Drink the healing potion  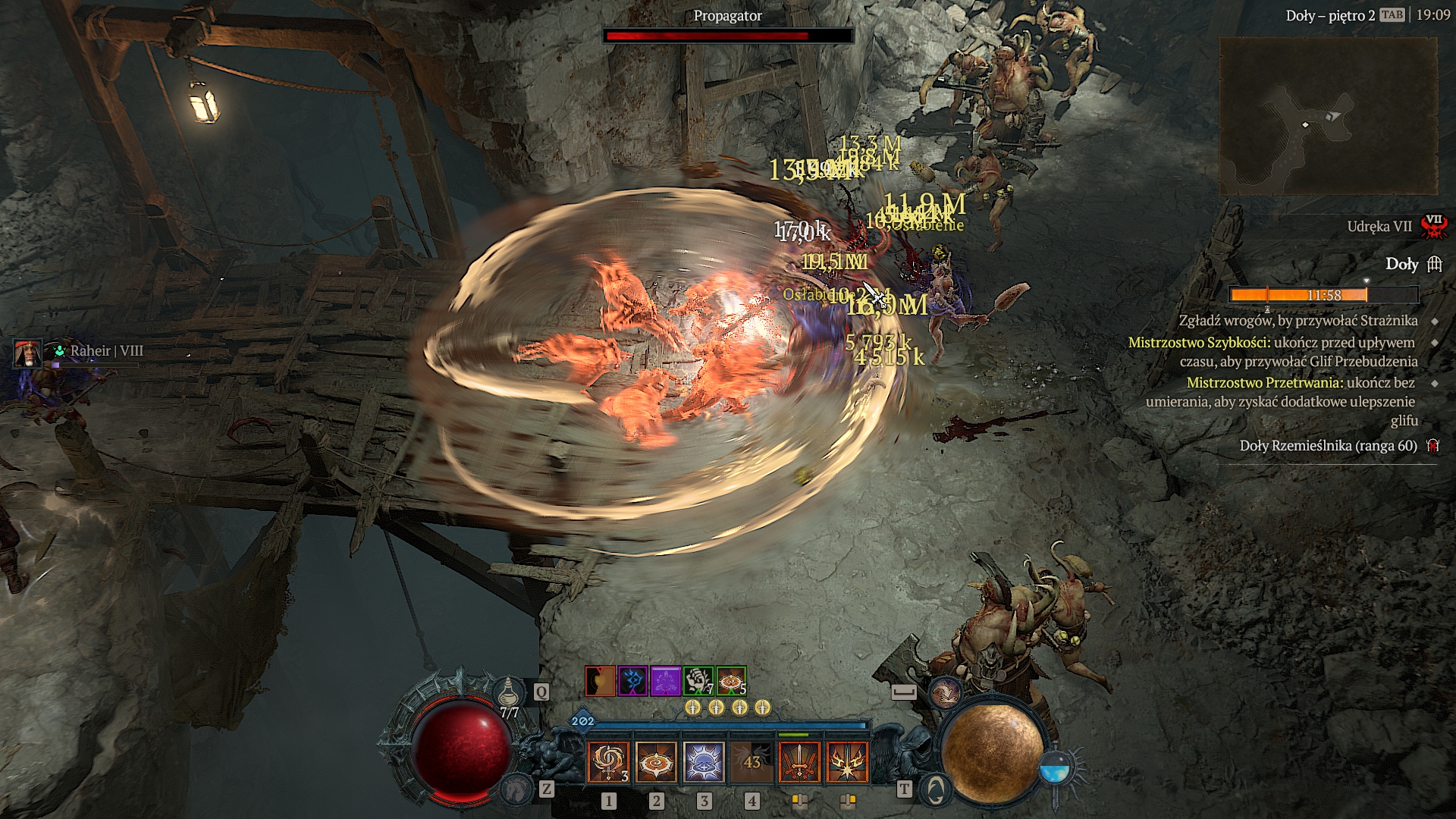coord(510,692)
